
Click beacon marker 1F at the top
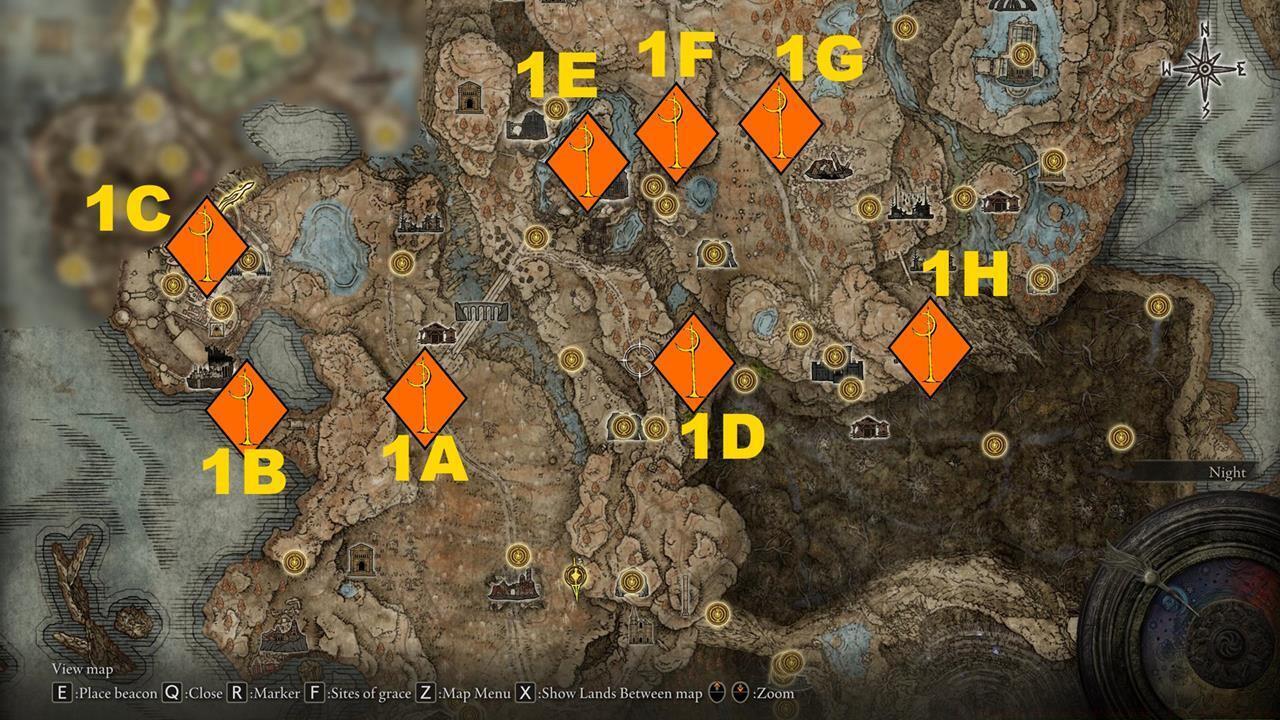coord(678,130)
